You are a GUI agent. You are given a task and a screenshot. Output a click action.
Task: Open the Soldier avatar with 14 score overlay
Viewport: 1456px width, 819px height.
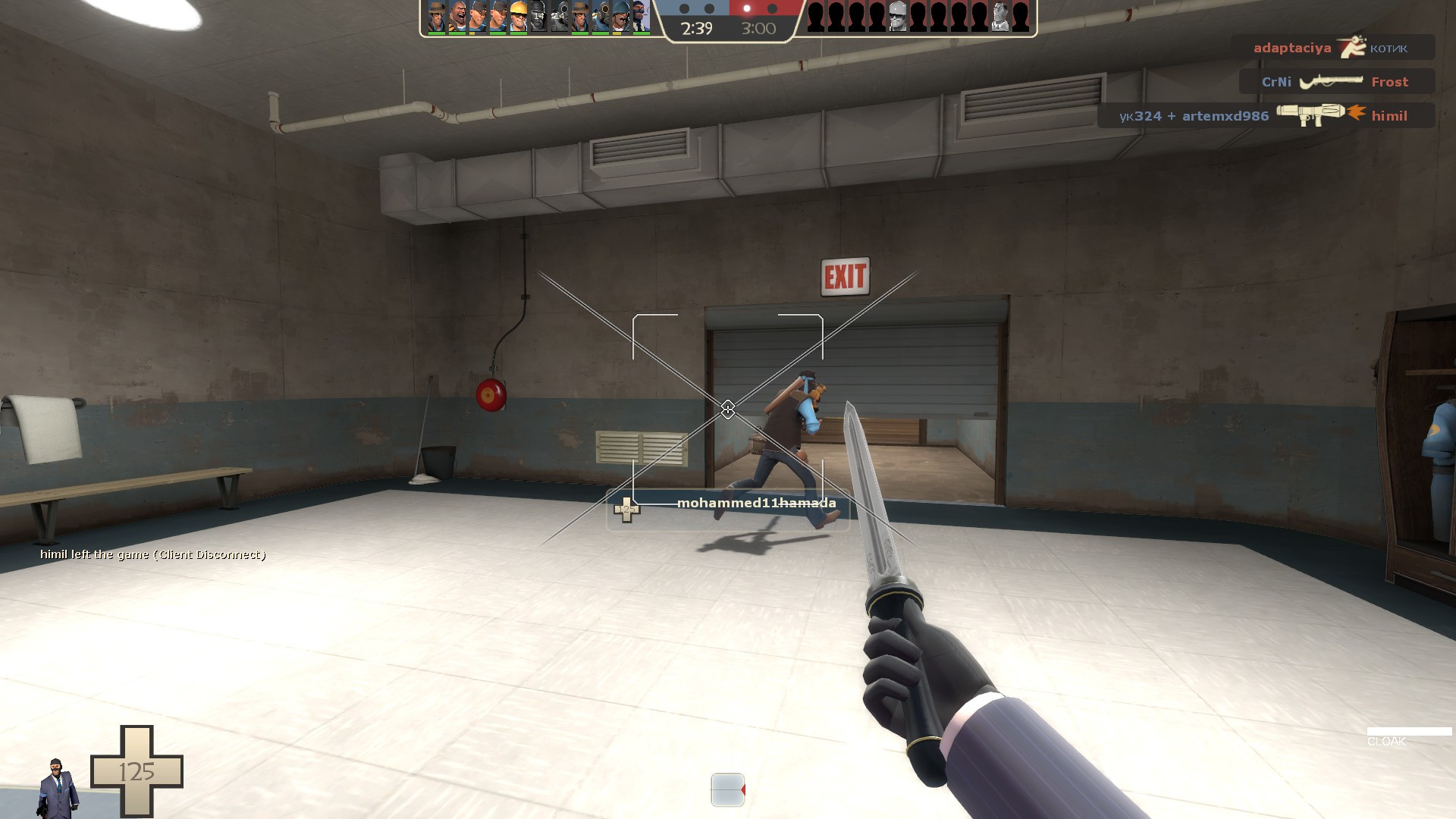[538, 17]
